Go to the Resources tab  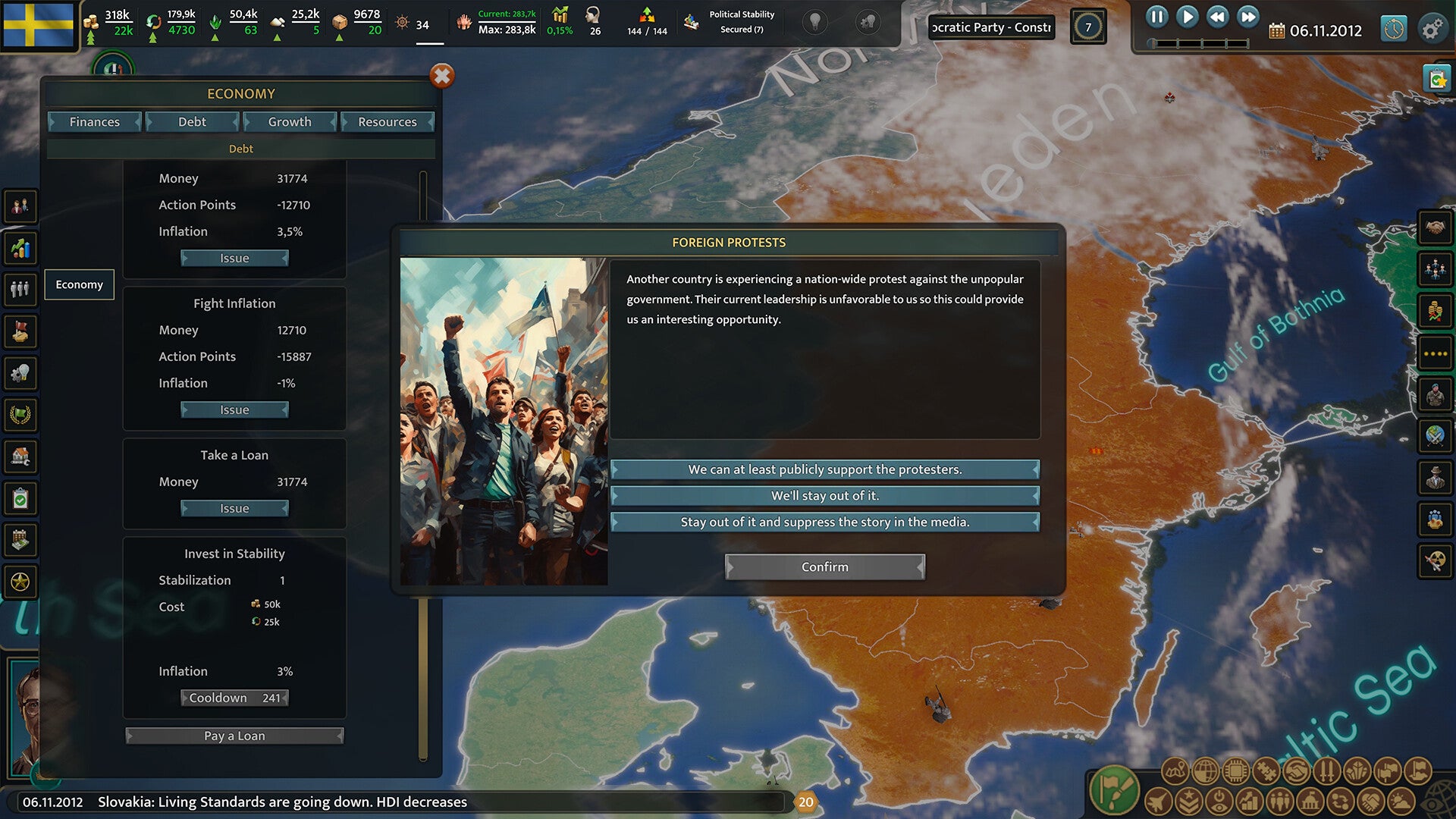coord(387,122)
